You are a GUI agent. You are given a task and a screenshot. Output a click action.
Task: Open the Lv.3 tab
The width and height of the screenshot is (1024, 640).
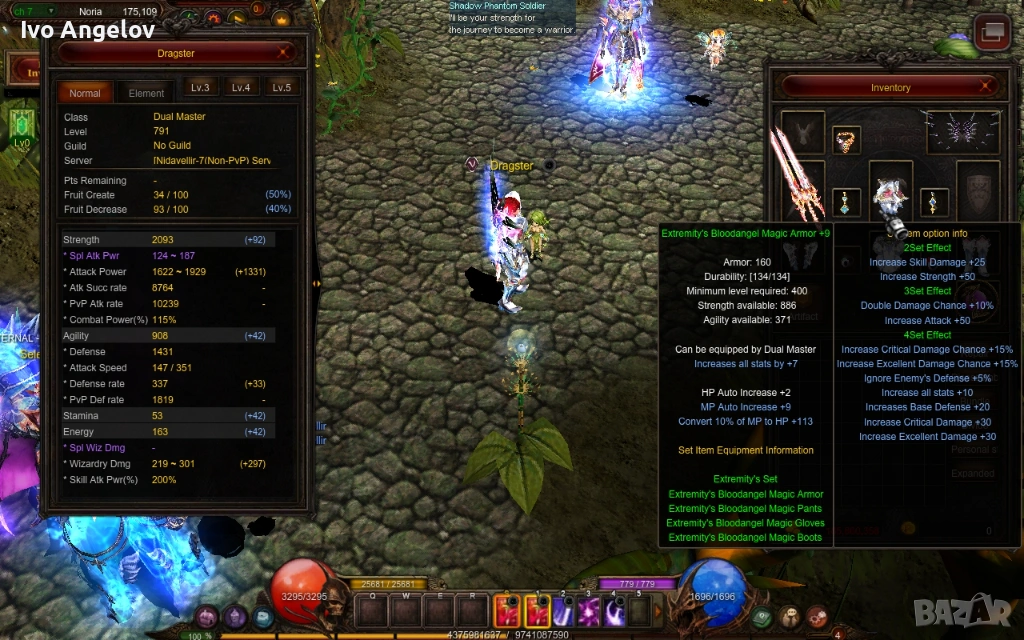(200, 88)
